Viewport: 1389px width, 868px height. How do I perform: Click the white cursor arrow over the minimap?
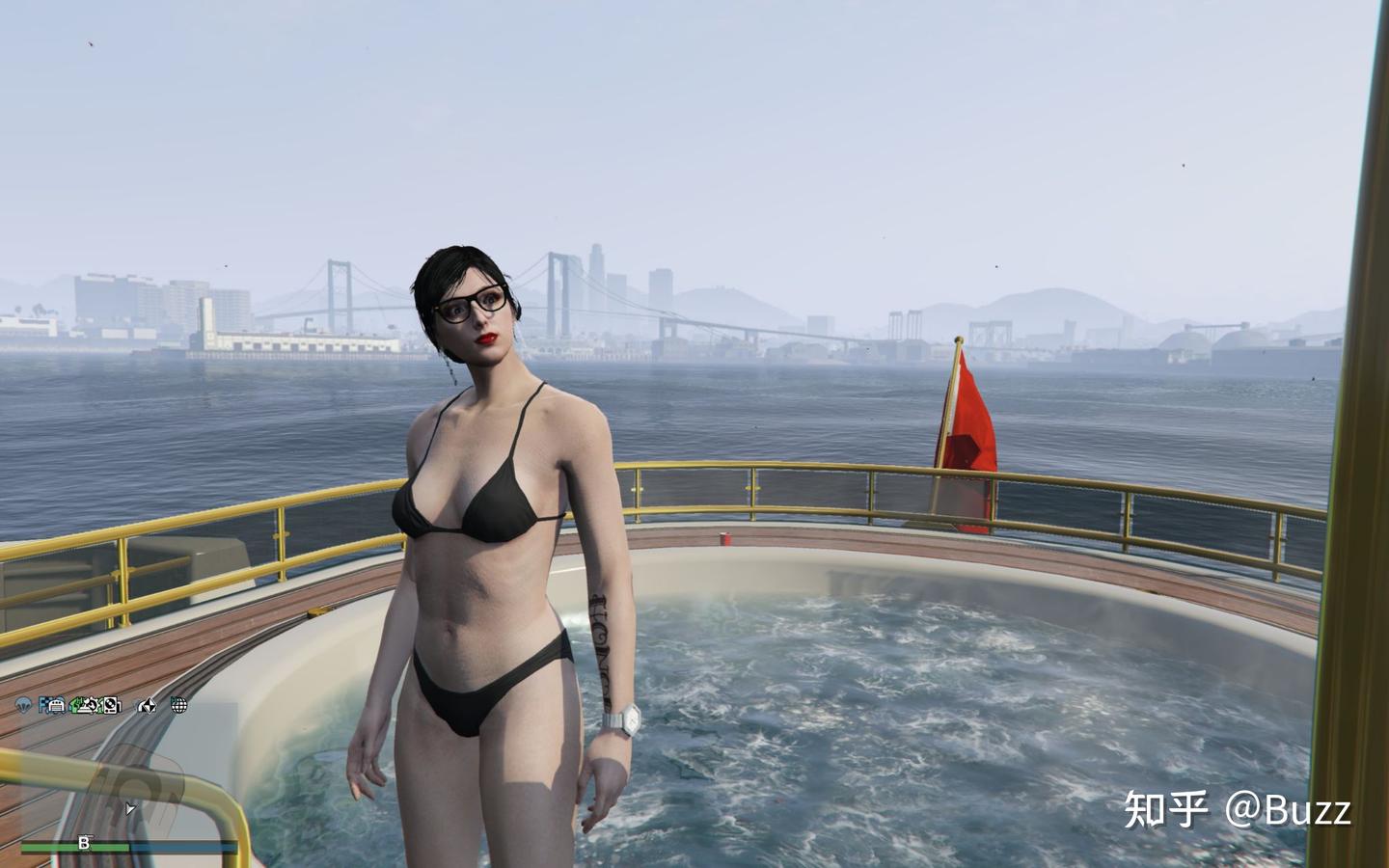click(130, 808)
